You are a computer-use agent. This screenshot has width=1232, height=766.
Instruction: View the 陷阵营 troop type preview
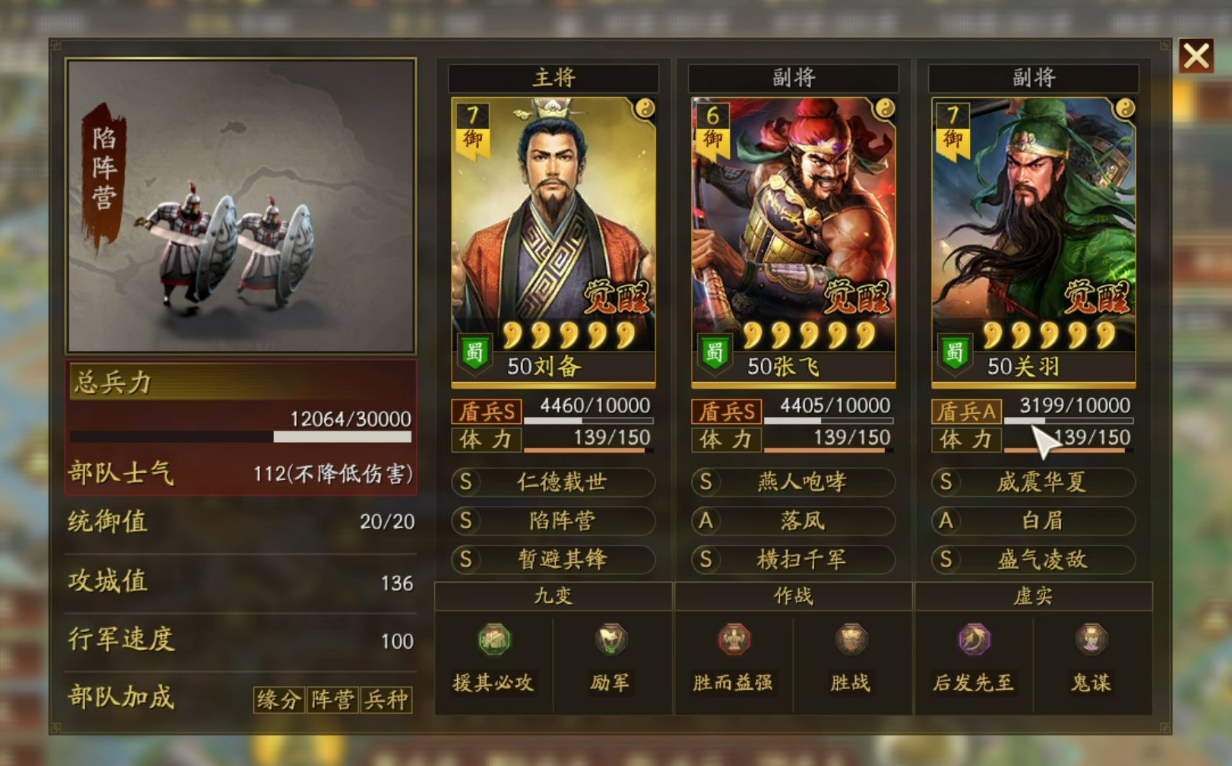[241, 206]
